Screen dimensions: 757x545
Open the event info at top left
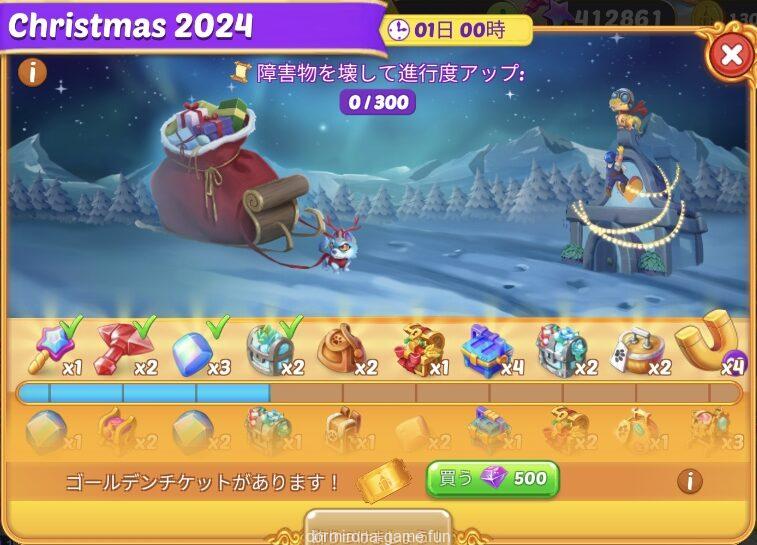point(33,72)
